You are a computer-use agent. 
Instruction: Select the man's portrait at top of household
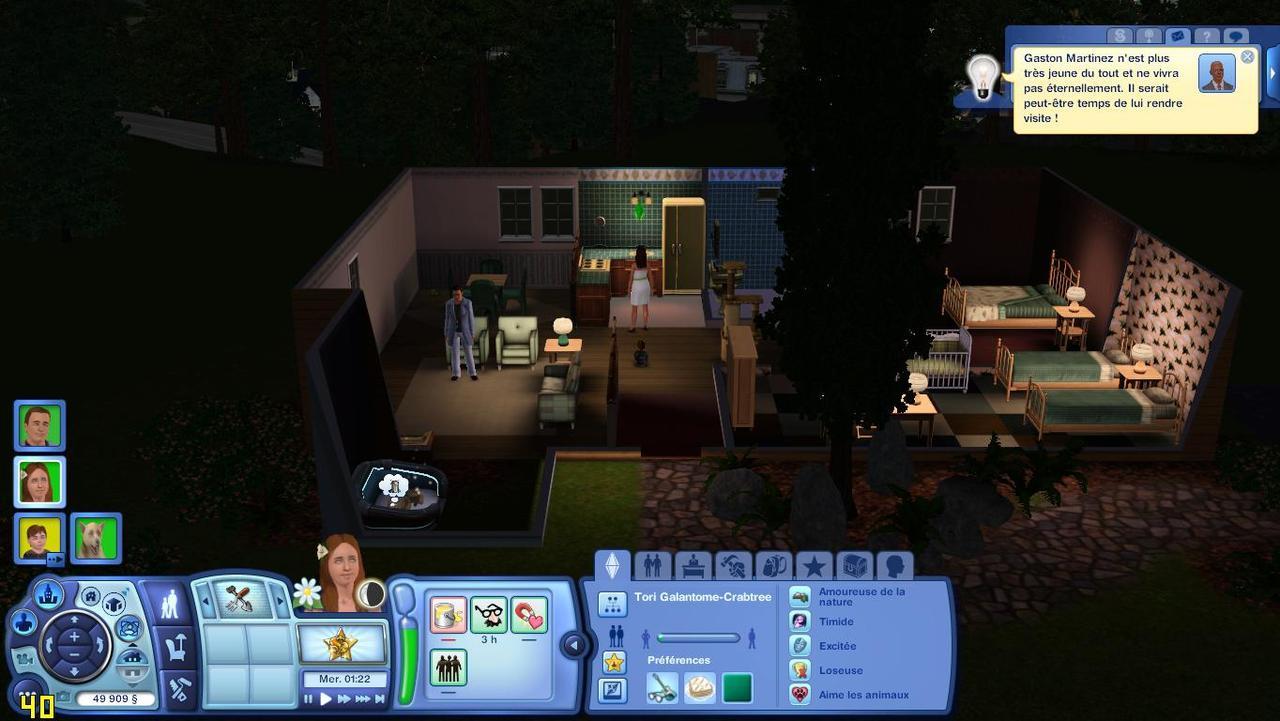click(40, 426)
